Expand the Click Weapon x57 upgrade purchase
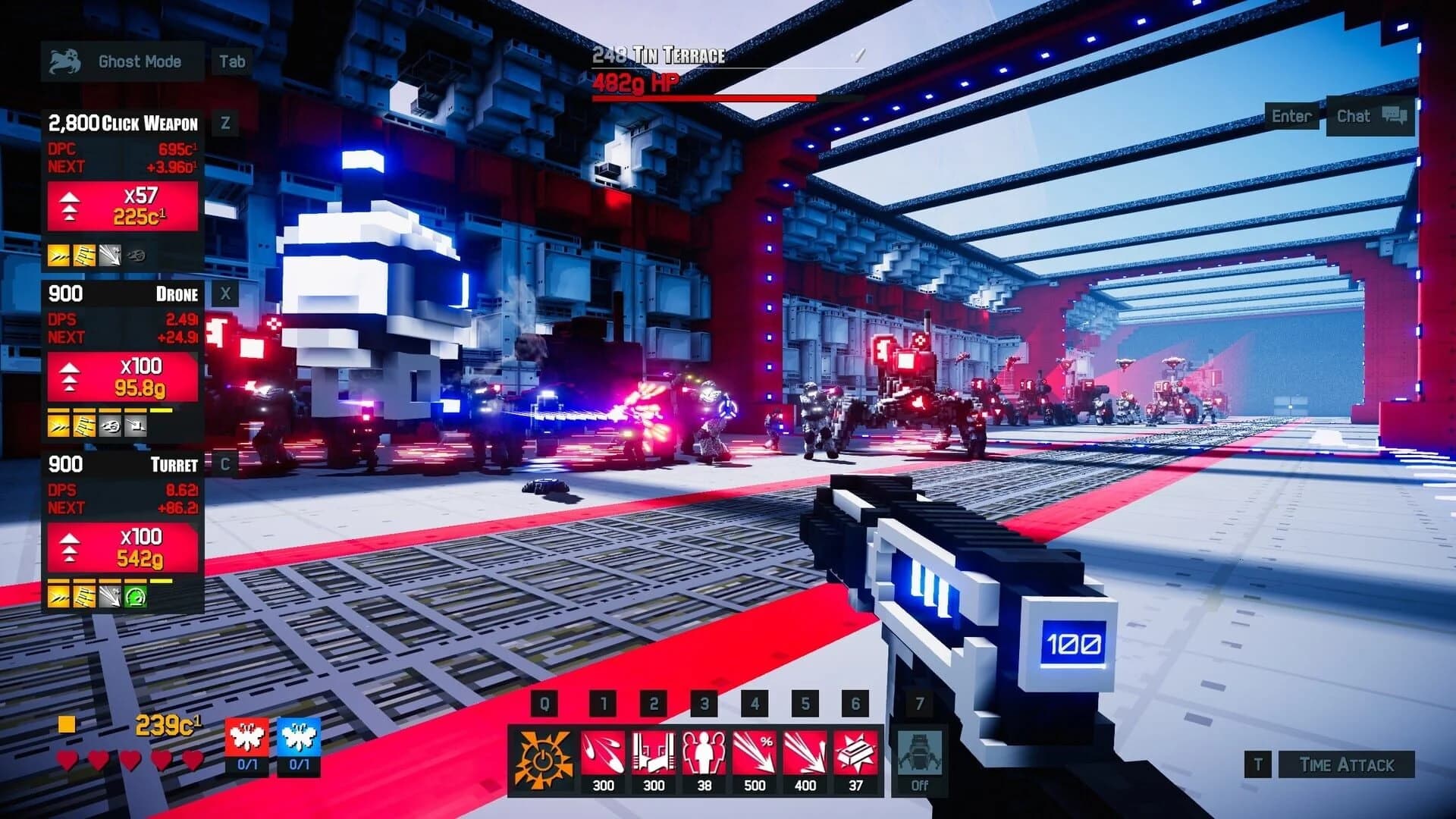Viewport: 1456px width, 819px height. pos(121,205)
